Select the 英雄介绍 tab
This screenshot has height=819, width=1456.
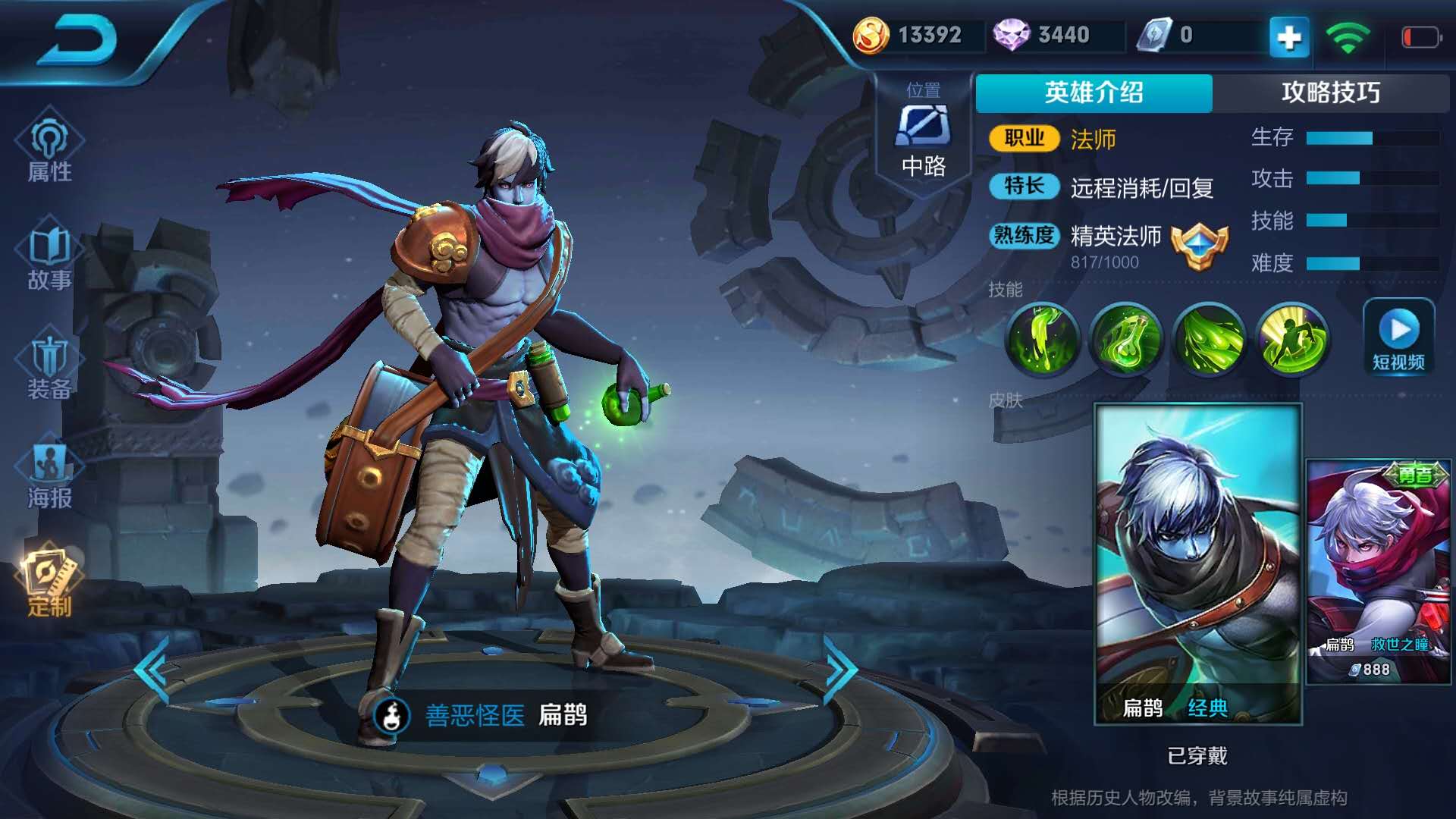(1094, 93)
